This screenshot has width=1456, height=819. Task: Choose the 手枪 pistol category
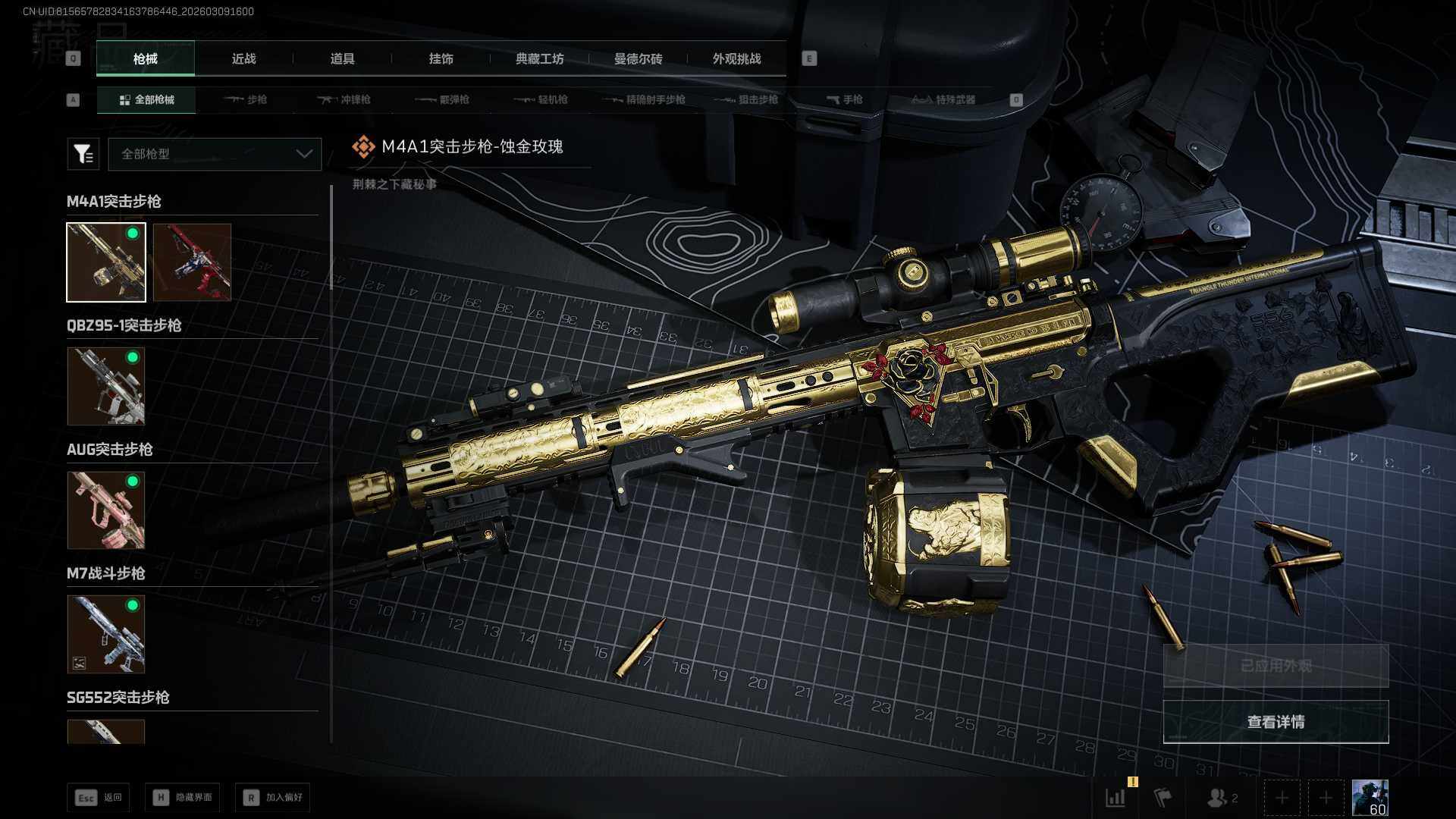(844, 100)
